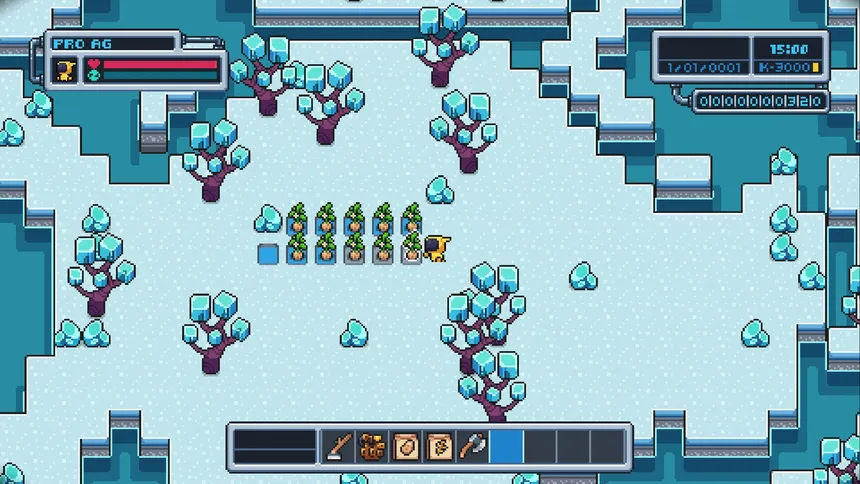This screenshot has height=484, width=860.
Task: Choose the round seed packet slot
Action: coord(406,445)
